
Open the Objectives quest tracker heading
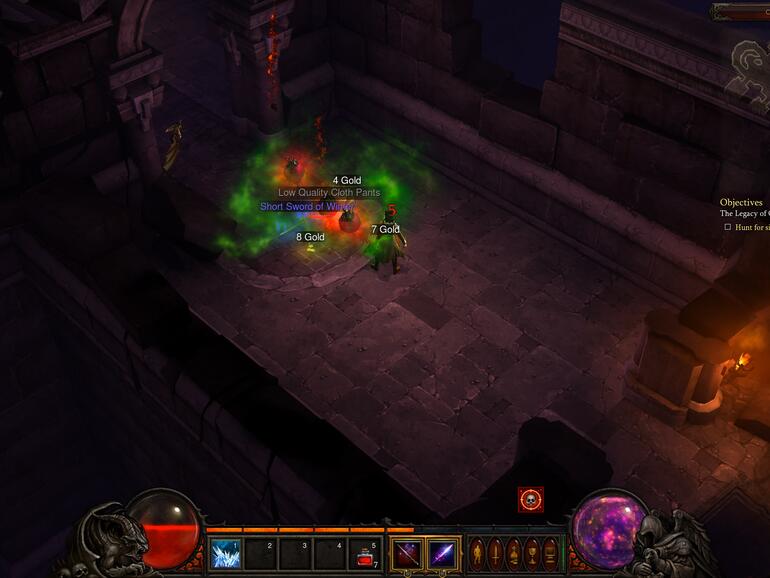point(741,203)
